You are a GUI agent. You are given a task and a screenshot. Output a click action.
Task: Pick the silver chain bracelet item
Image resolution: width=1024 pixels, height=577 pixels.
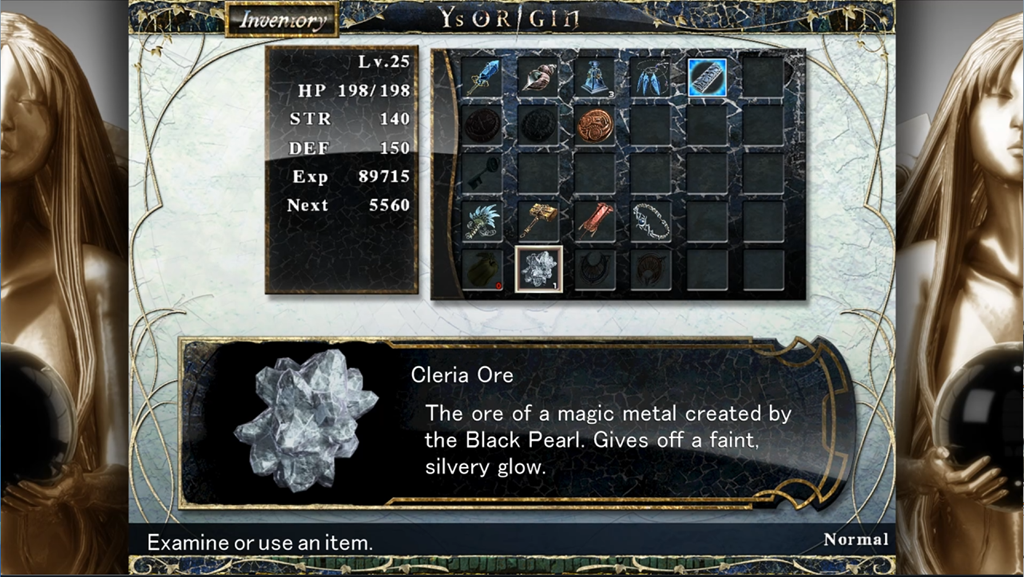pyautogui.click(x=650, y=221)
